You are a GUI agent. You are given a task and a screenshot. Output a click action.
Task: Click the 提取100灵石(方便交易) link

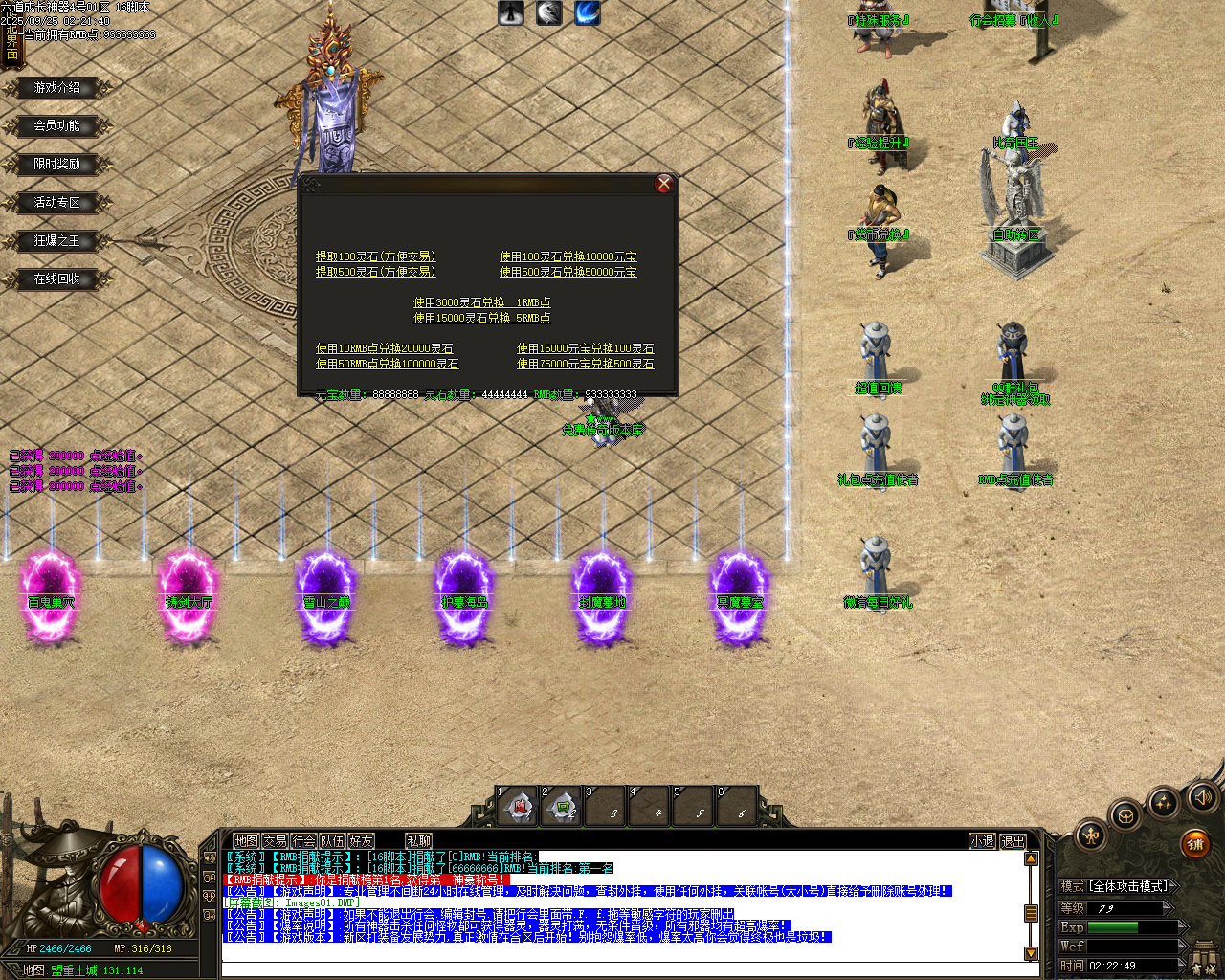(376, 256)
